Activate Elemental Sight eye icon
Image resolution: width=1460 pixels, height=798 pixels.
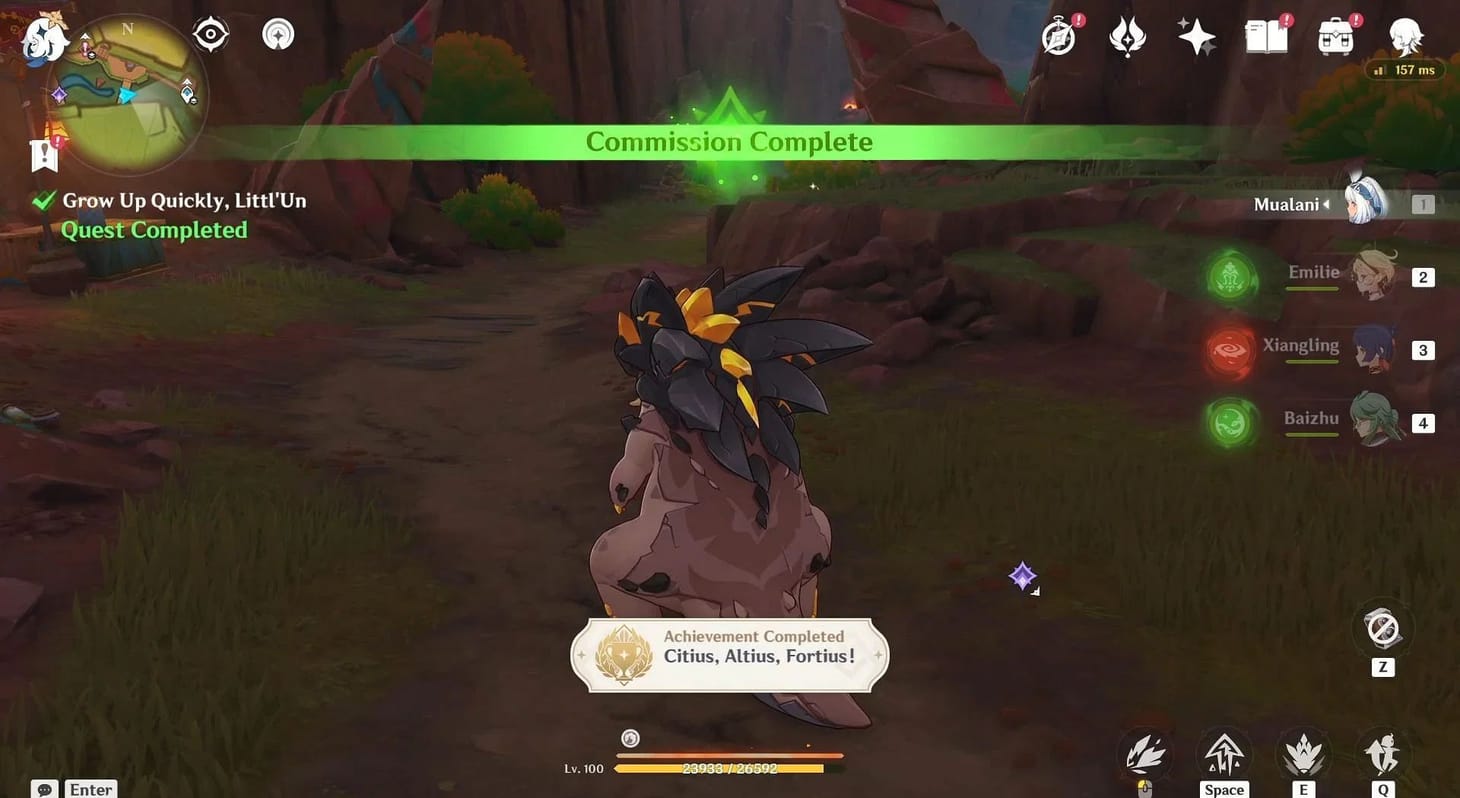208,33
